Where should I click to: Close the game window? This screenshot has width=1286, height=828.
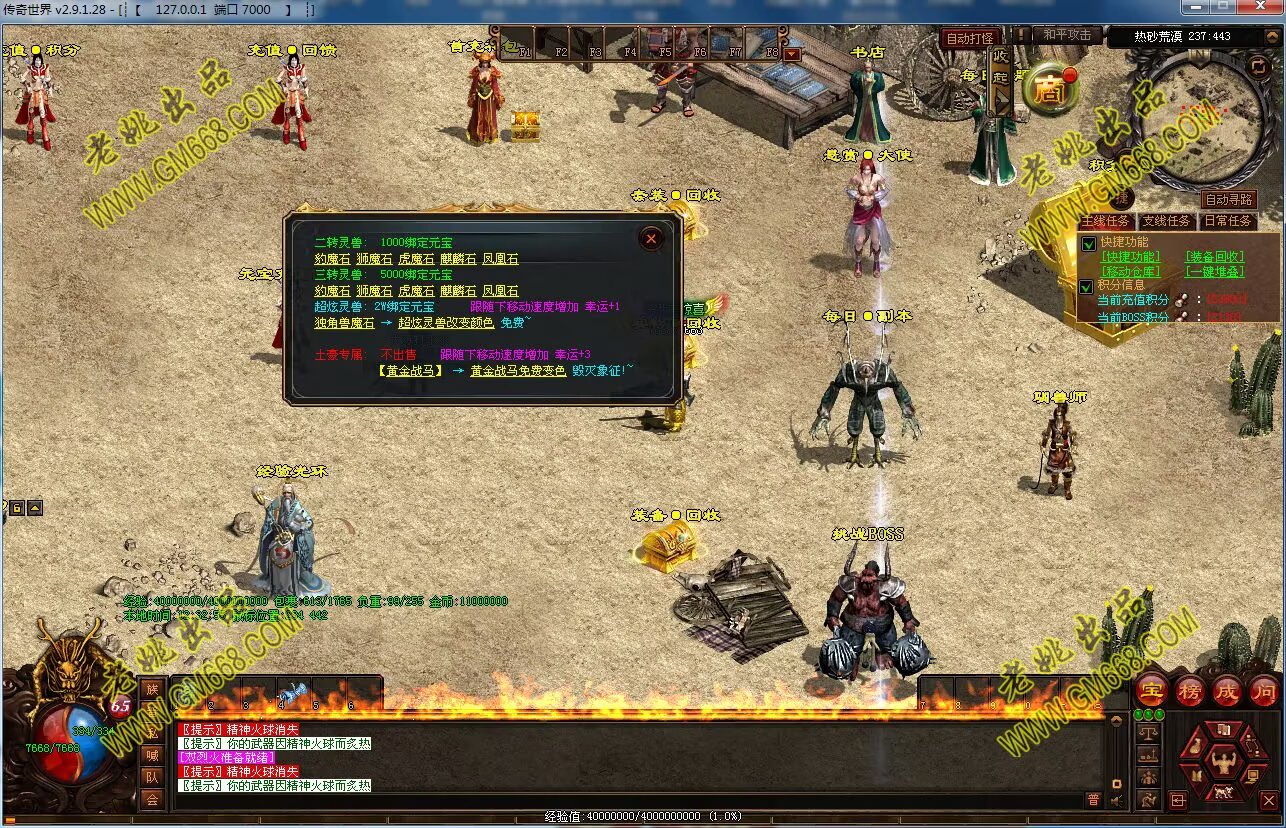coord(1262,8)
